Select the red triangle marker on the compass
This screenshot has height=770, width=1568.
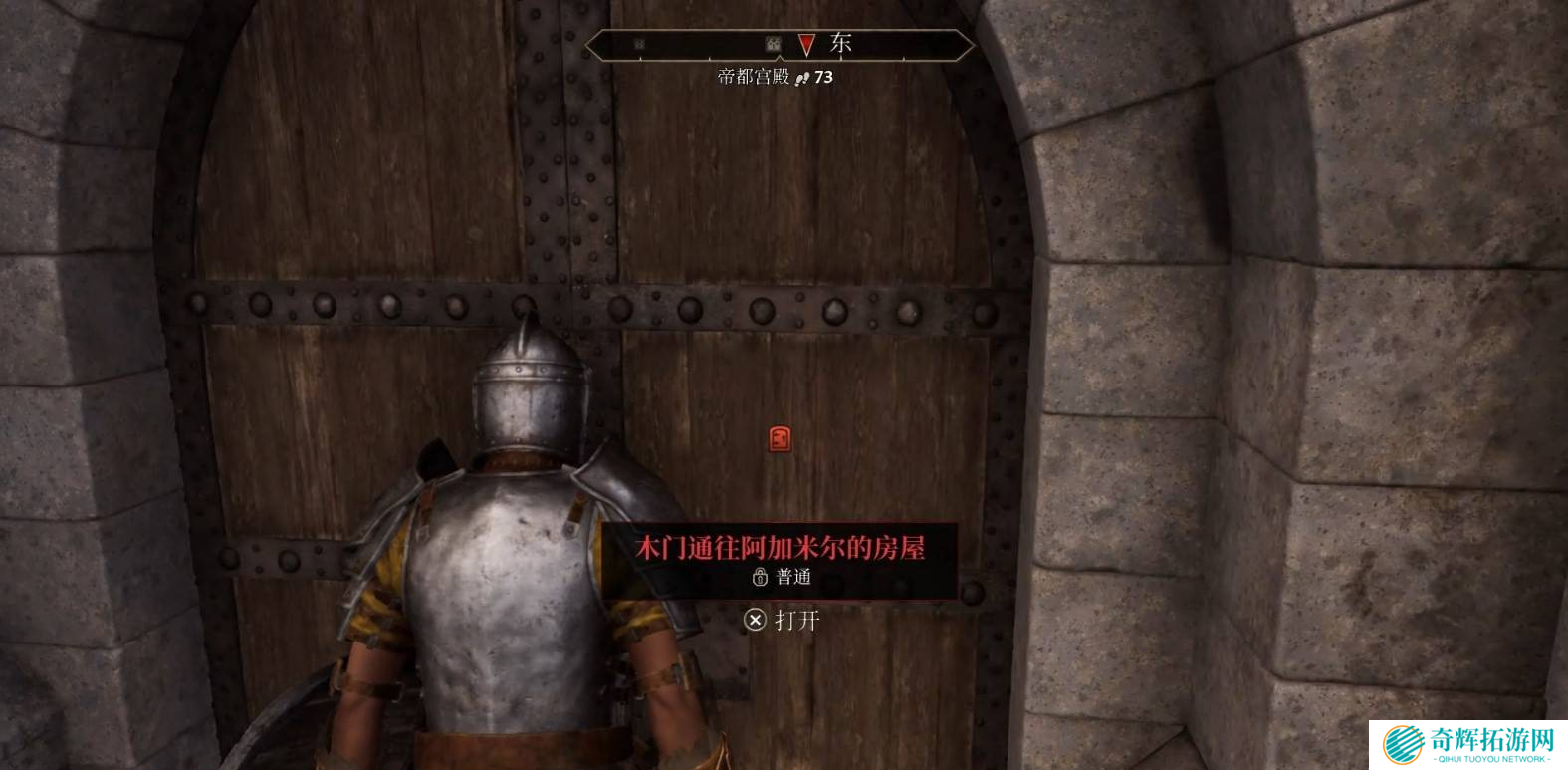[x=806, y=45]
